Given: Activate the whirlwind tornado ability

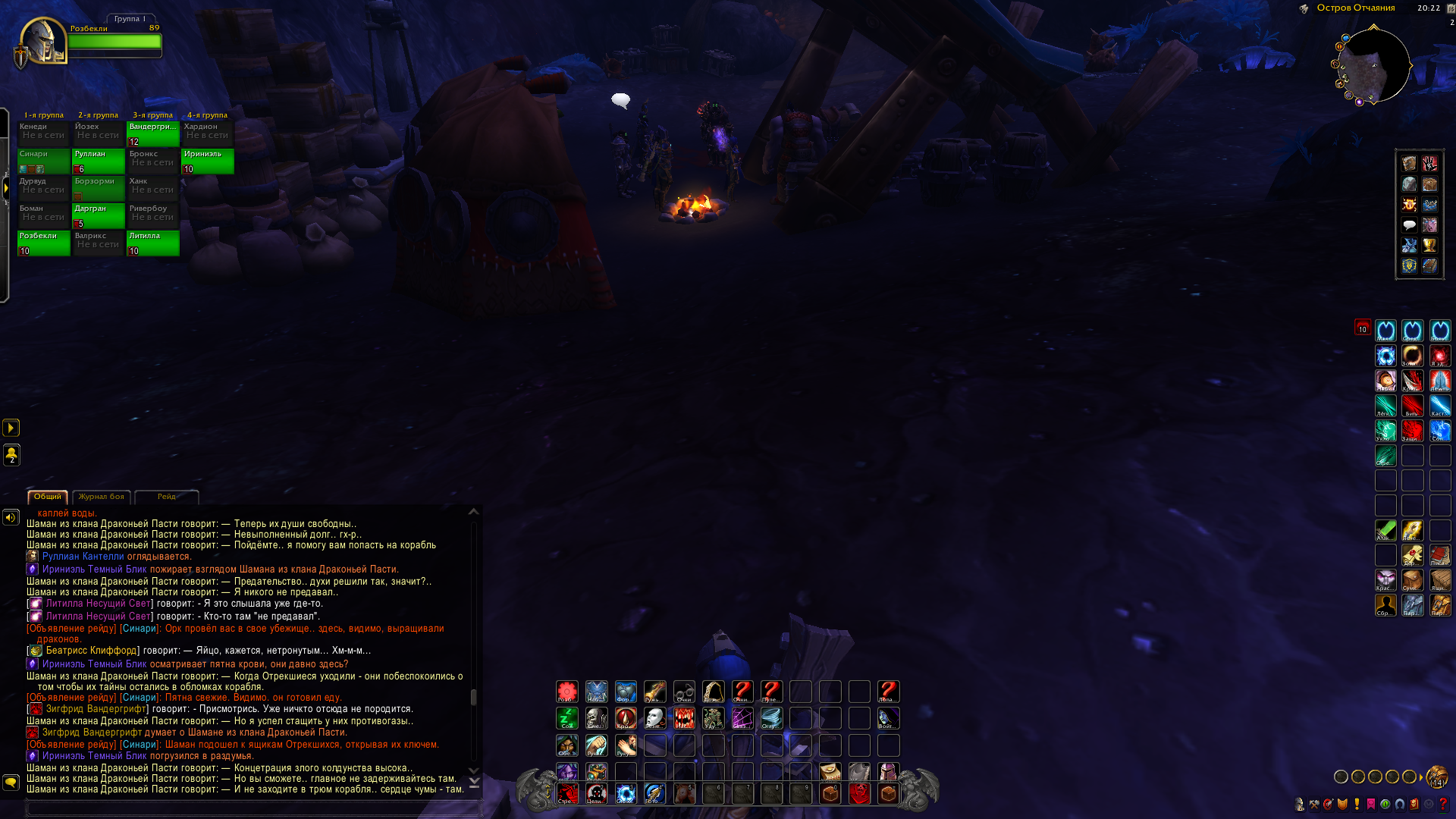Looking at the screenshot, I should point(771,717).
